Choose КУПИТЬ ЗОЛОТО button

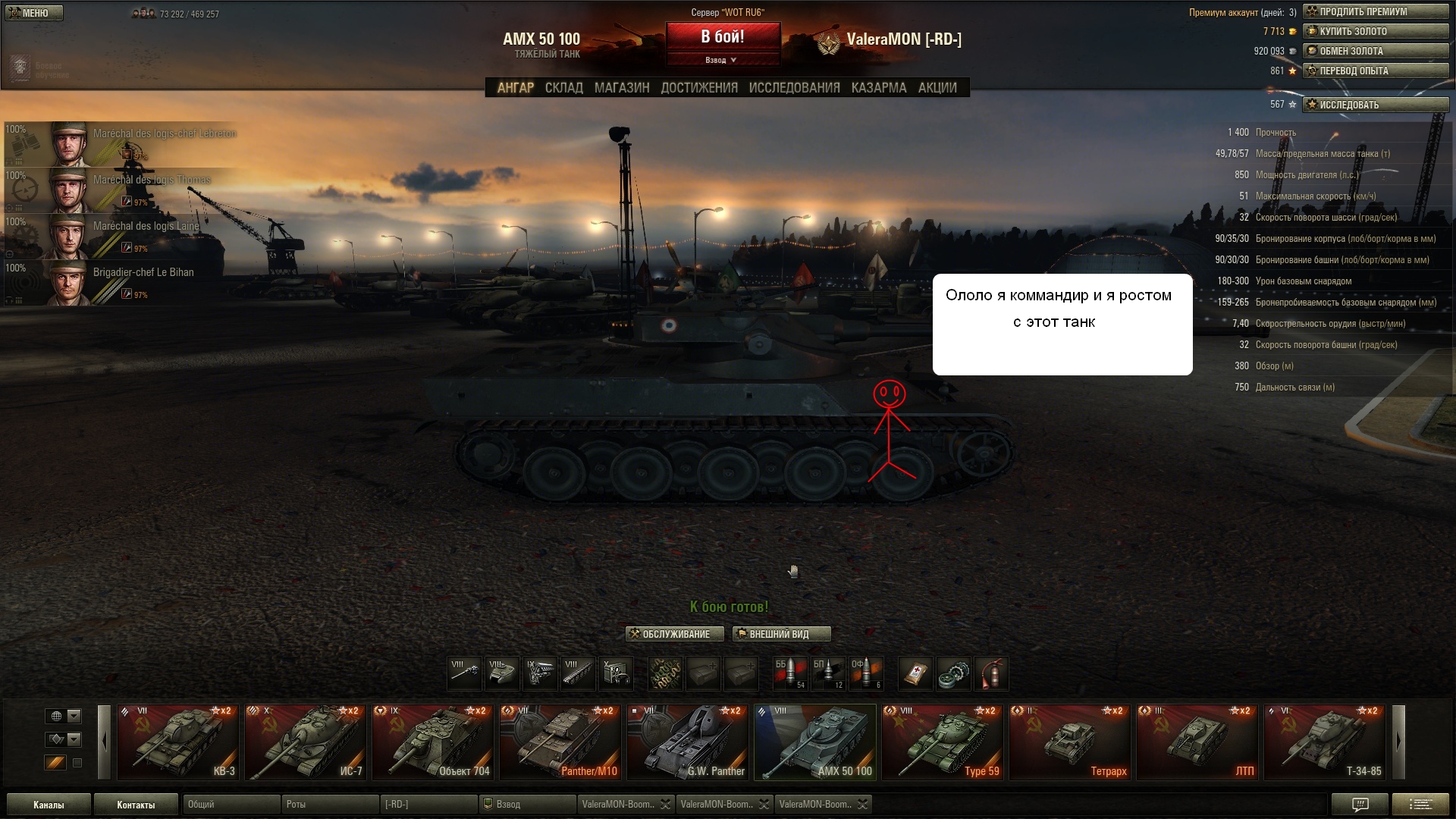(1376, 31)
